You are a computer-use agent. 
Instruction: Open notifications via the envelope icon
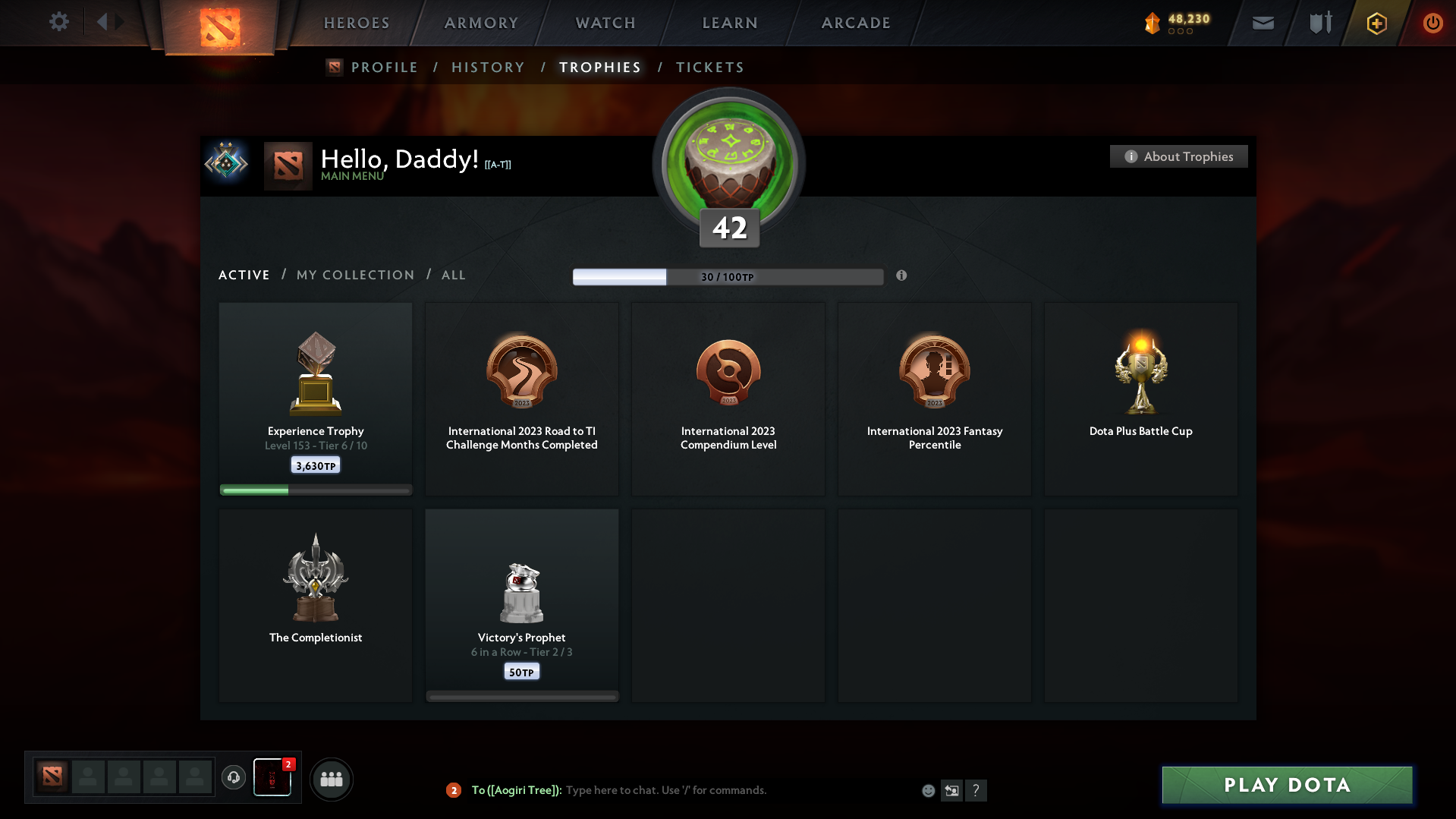[x=1262, y=23]
